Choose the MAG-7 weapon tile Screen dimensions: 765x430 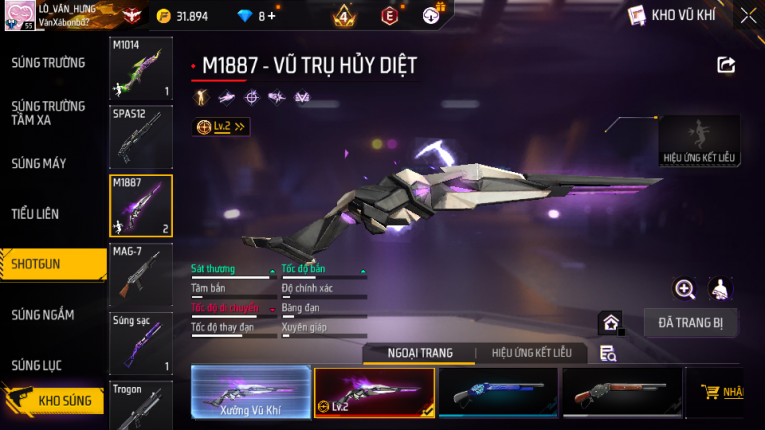(140, 274)
